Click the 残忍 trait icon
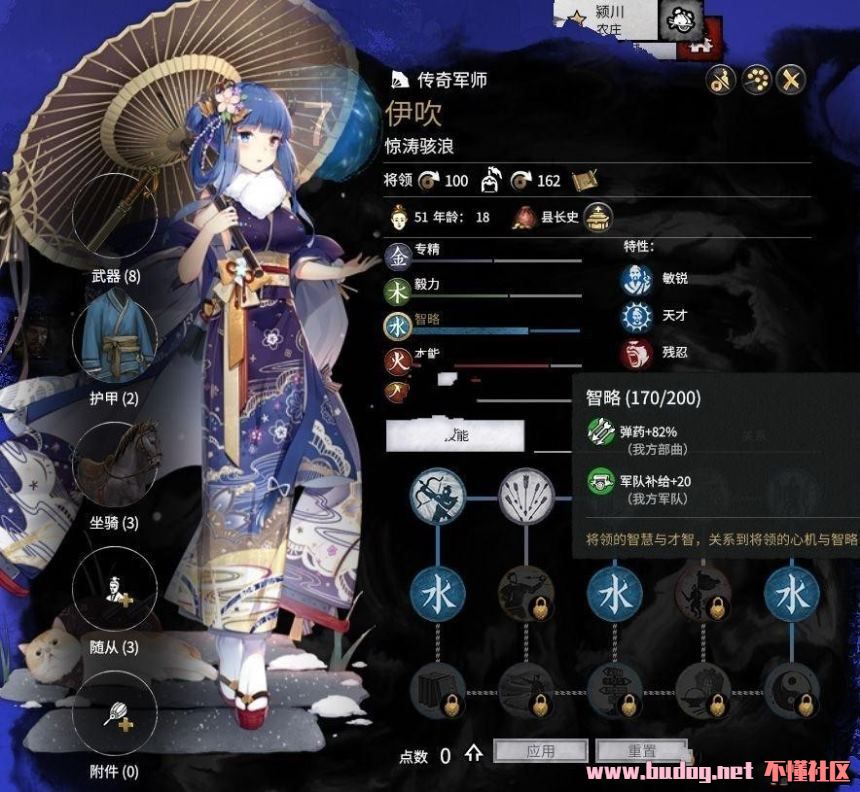The height and width of the screenshot is (792, 860). coord(636,354)
